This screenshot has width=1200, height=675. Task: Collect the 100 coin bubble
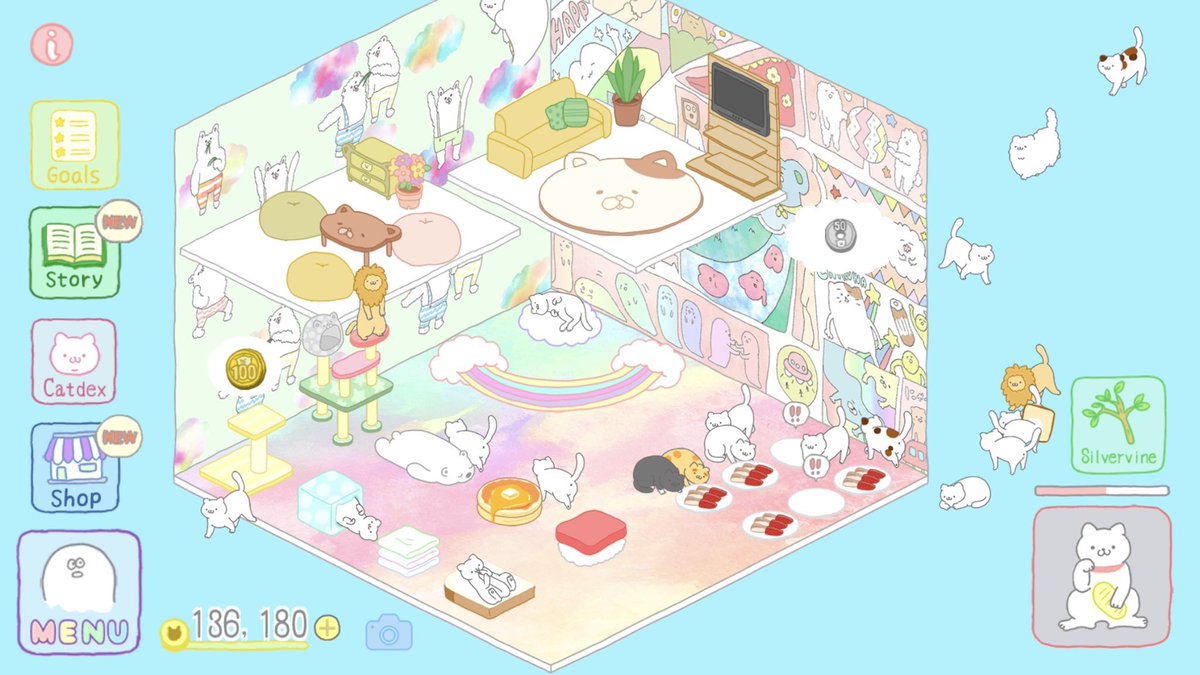click(242, 368)
